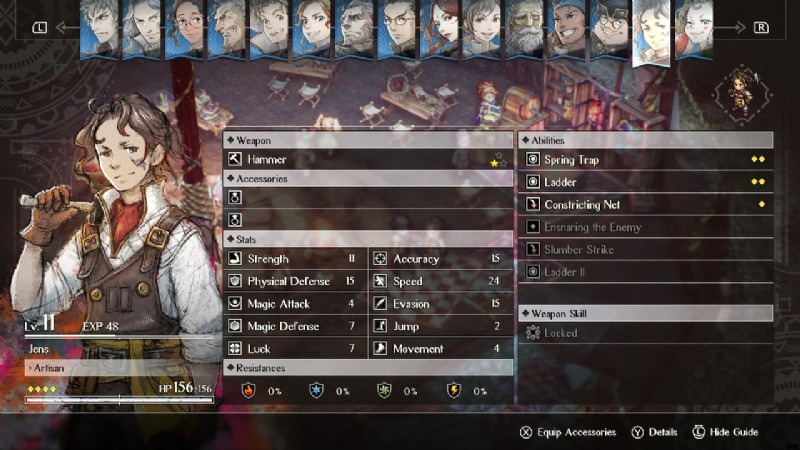Select the Locked weapon skill row
Screen dimensions: 800x450
pyautogui.click(x=645, y=333)
